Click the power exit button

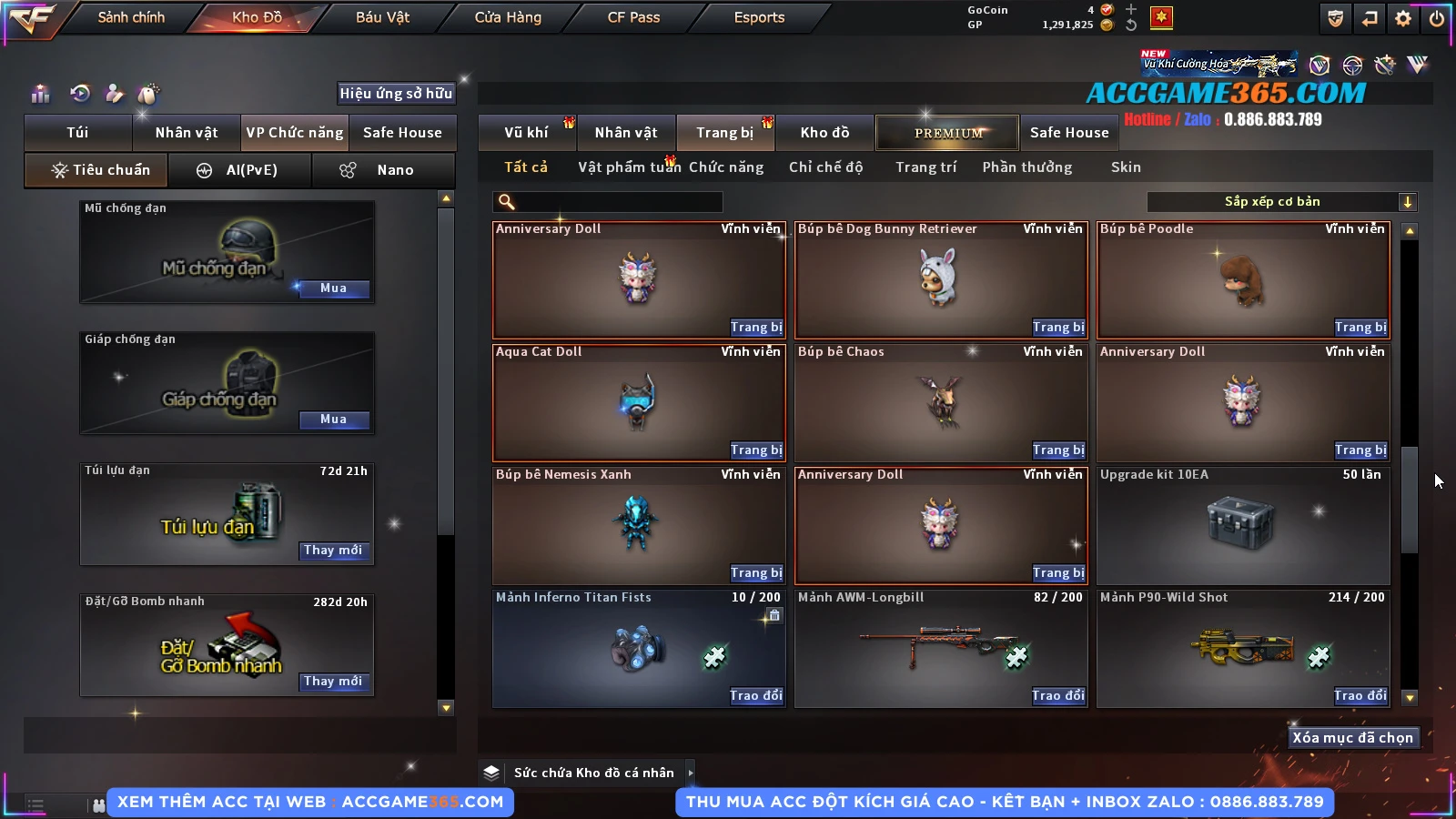[x=1437, y=18]
